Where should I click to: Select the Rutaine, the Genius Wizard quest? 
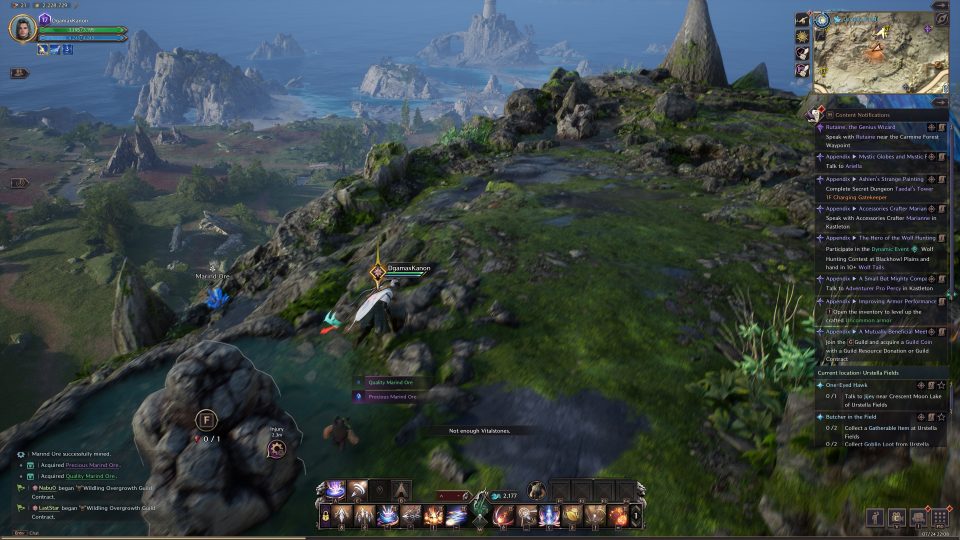[861, 127]
